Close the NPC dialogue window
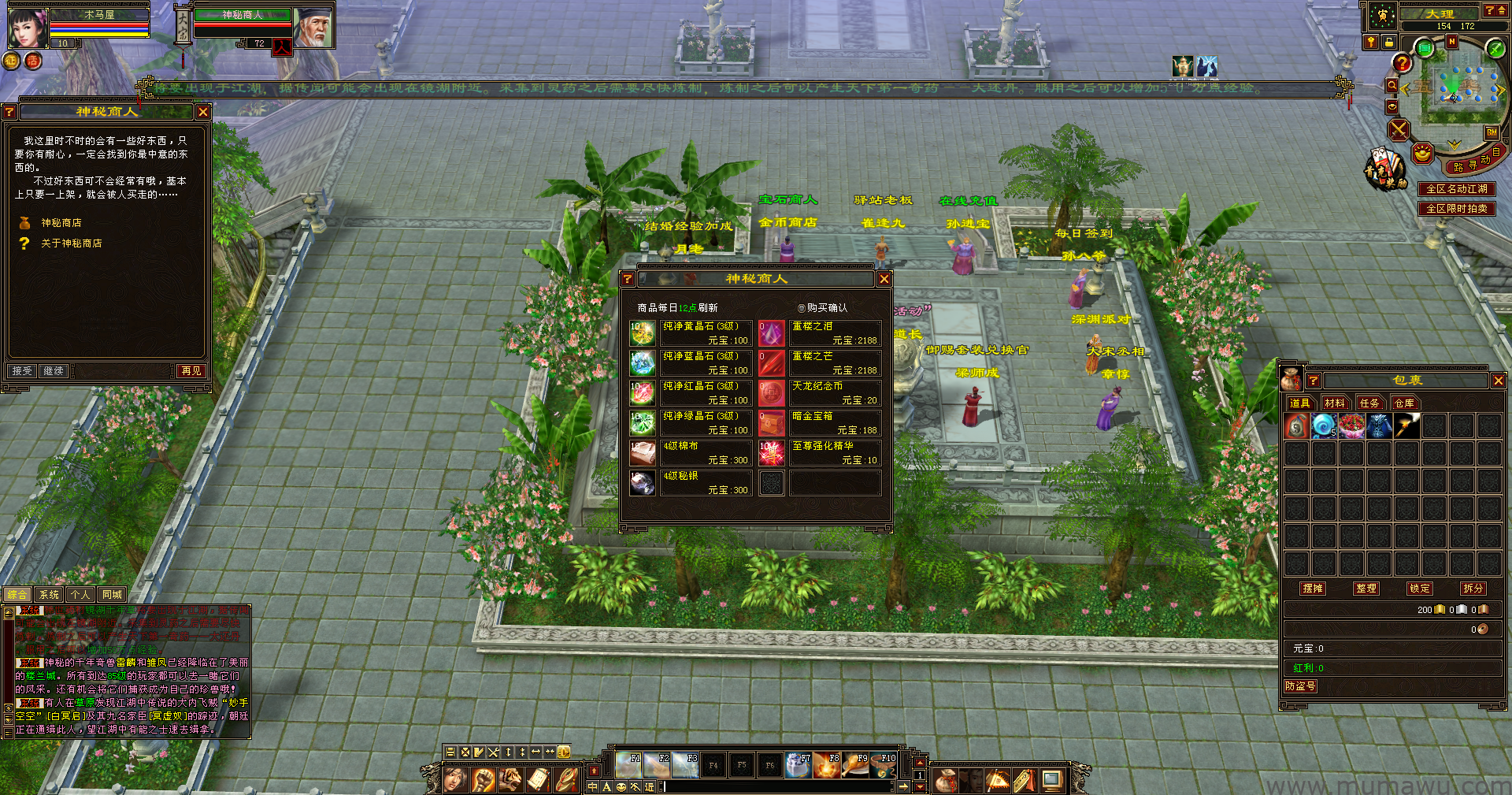This screenshot has height=795, width=1512. point(203,112)
